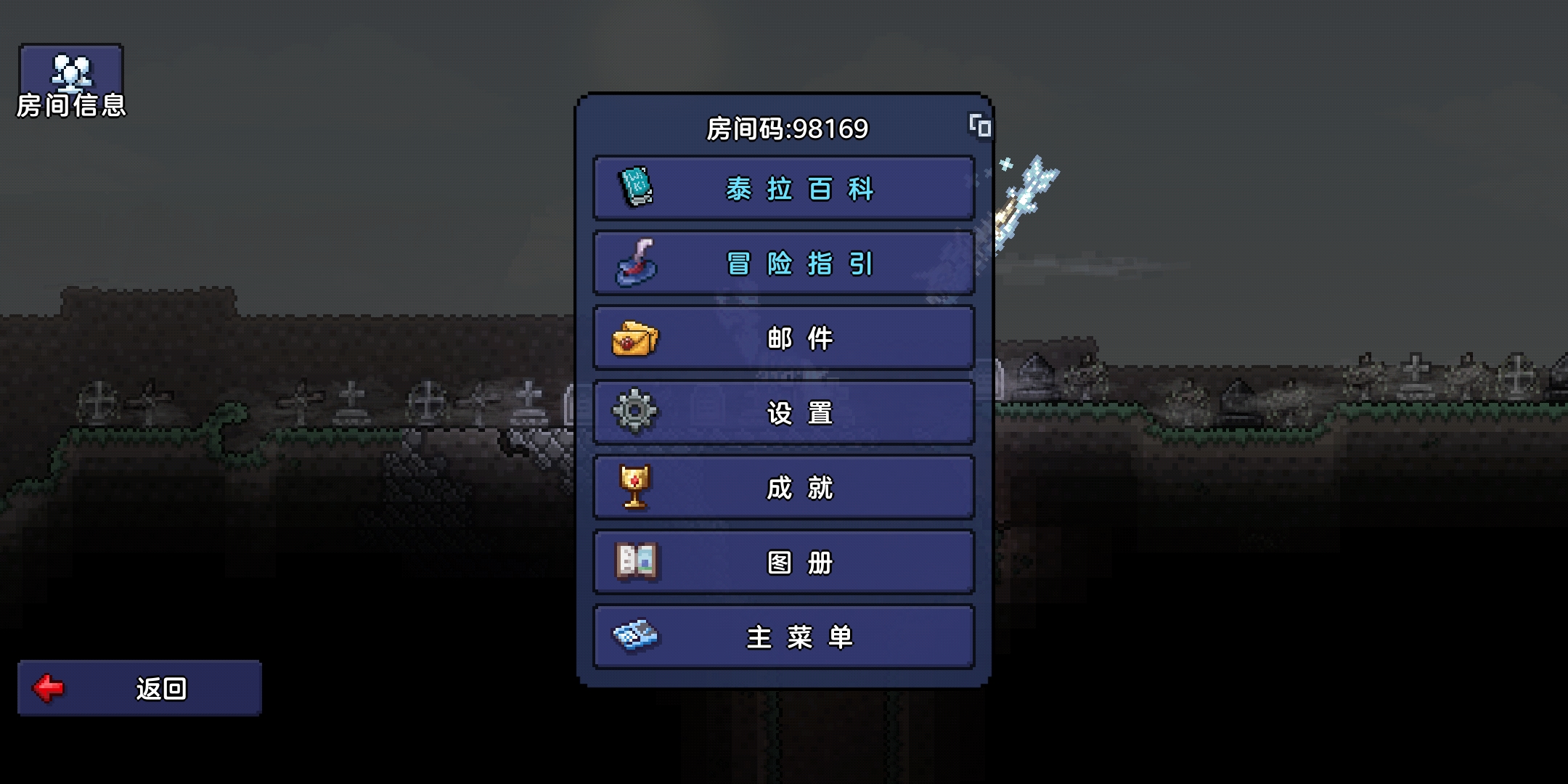Copy the room code with copy icon
1568x784 pixels.
[x=980, y=126]
